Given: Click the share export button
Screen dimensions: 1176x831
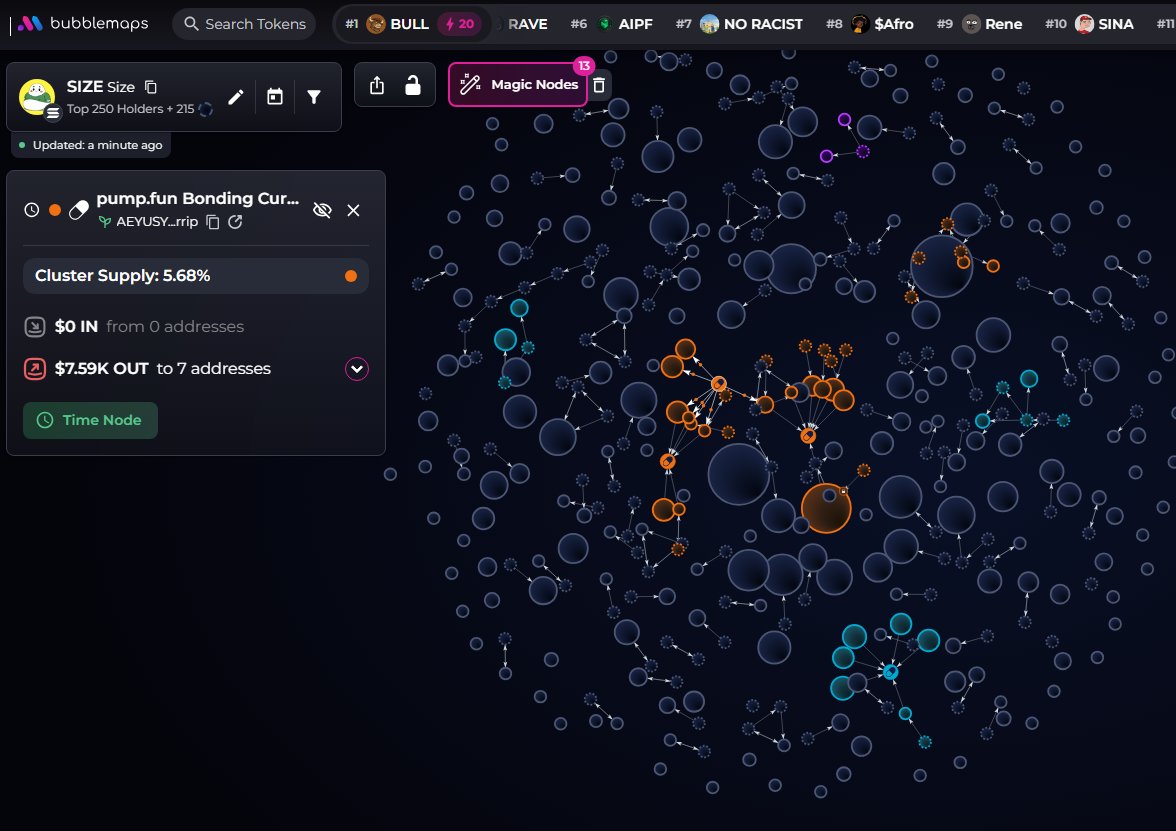Looking at the screenshot, I should [x=377, y=86].
